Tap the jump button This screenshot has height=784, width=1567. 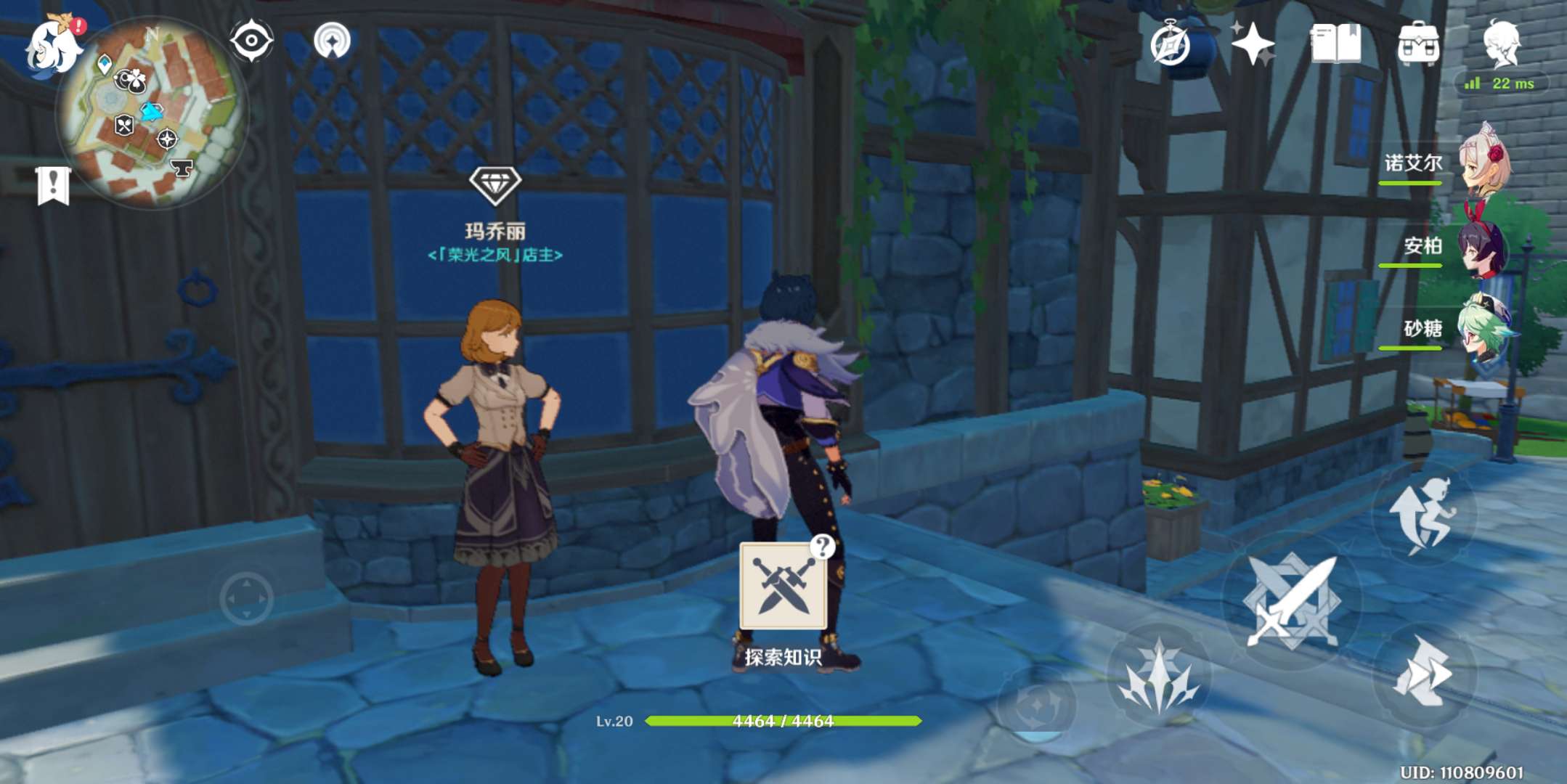pyautogui.click(x=1422, y=514)
